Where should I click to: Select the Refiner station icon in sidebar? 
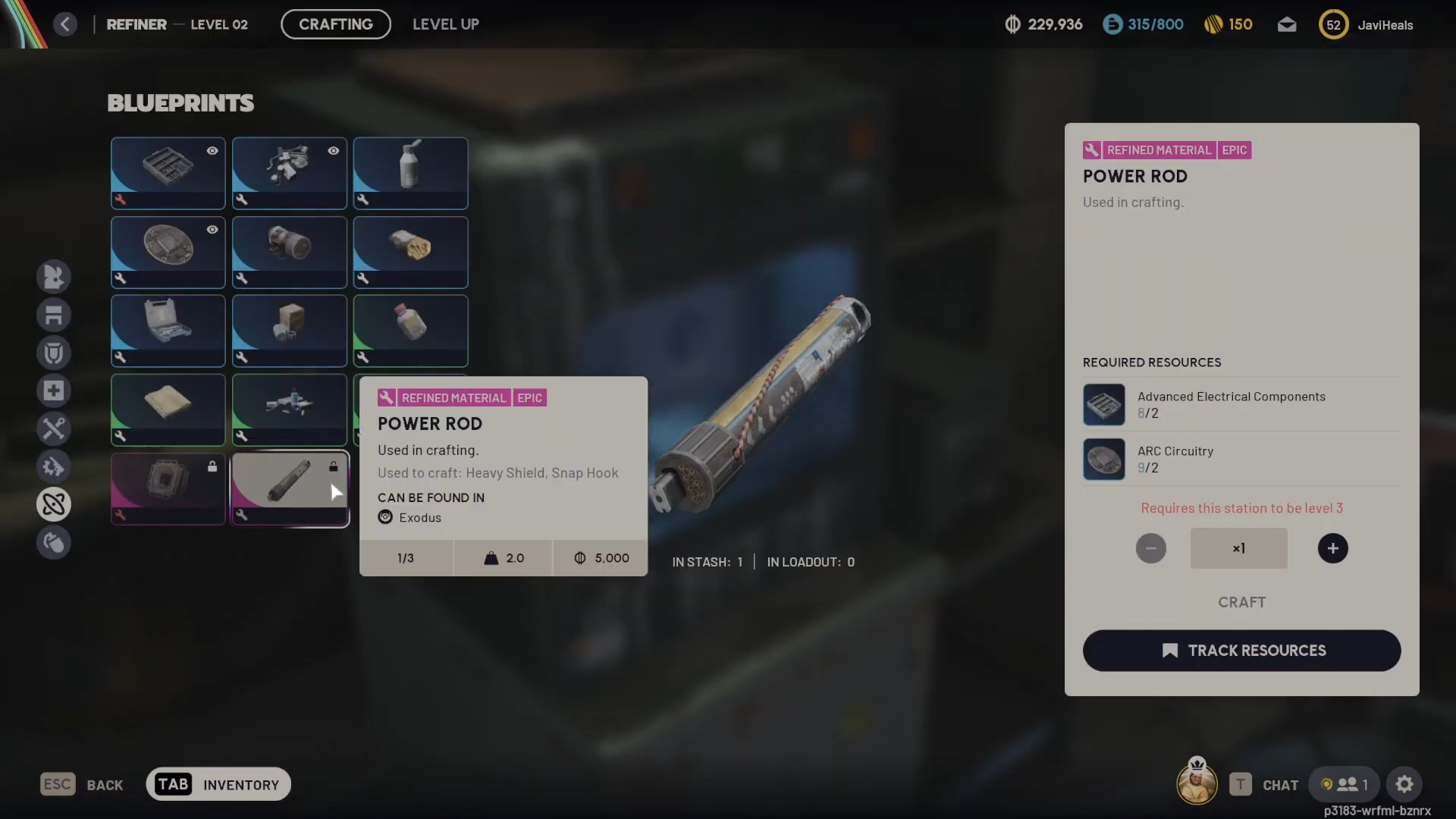coord(54,504)
